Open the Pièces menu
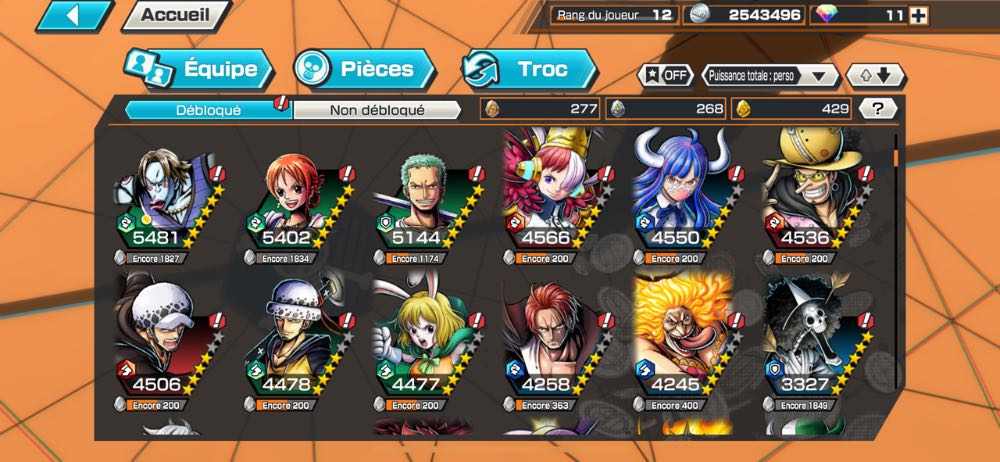Screen dimensions: 1000x462 (x=364, y=69)
